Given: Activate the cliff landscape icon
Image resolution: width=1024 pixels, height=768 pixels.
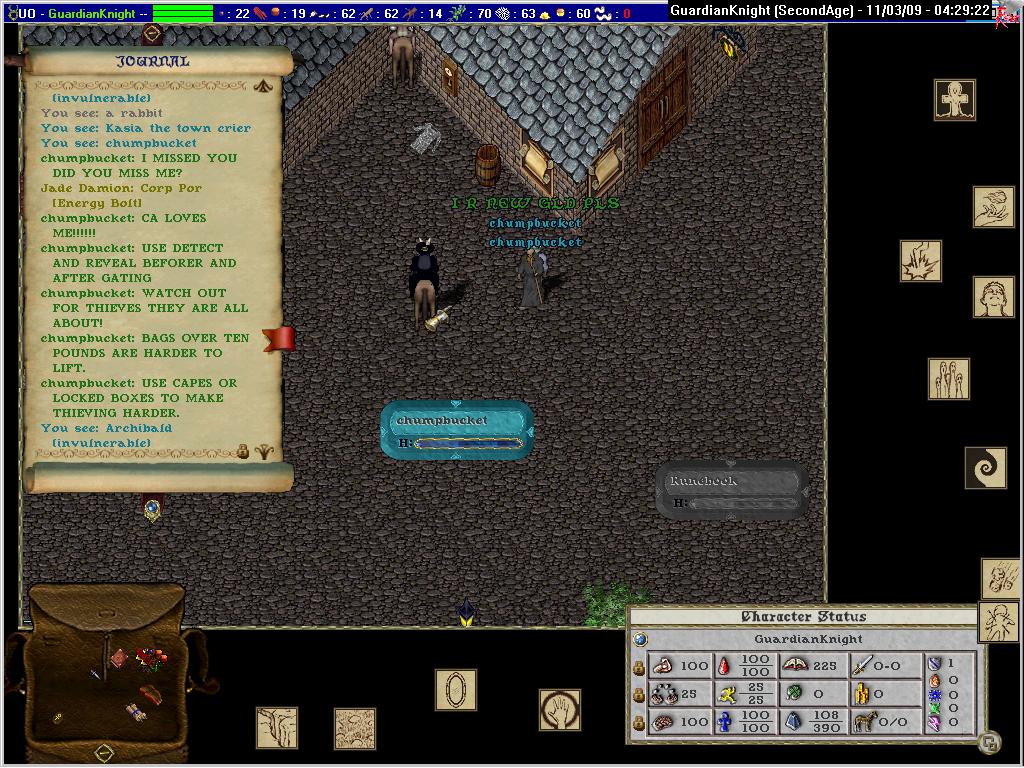Looking at the screenshot, I should (x=277, y=727).
